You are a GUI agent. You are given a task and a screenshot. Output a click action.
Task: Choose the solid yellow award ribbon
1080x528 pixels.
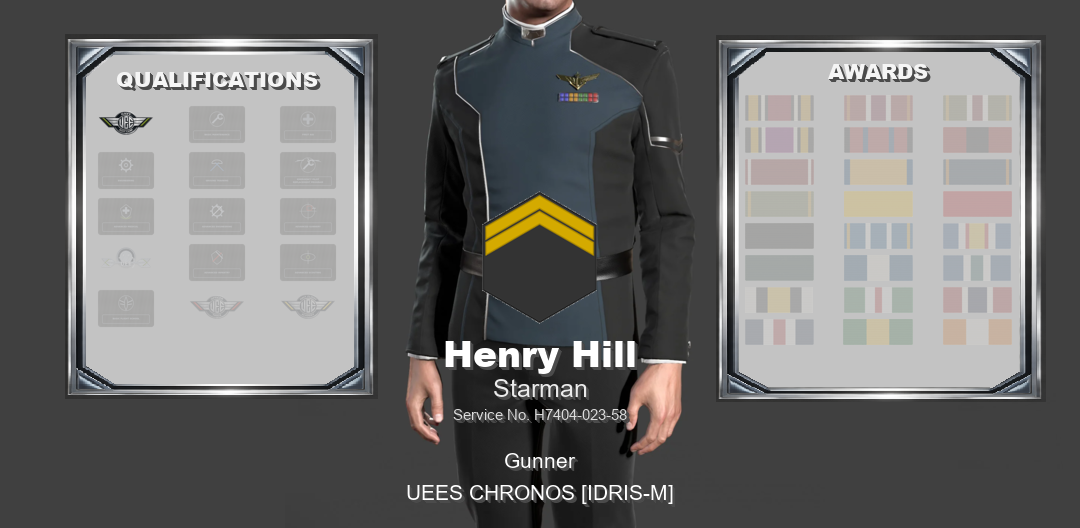[x=878, y=204]
